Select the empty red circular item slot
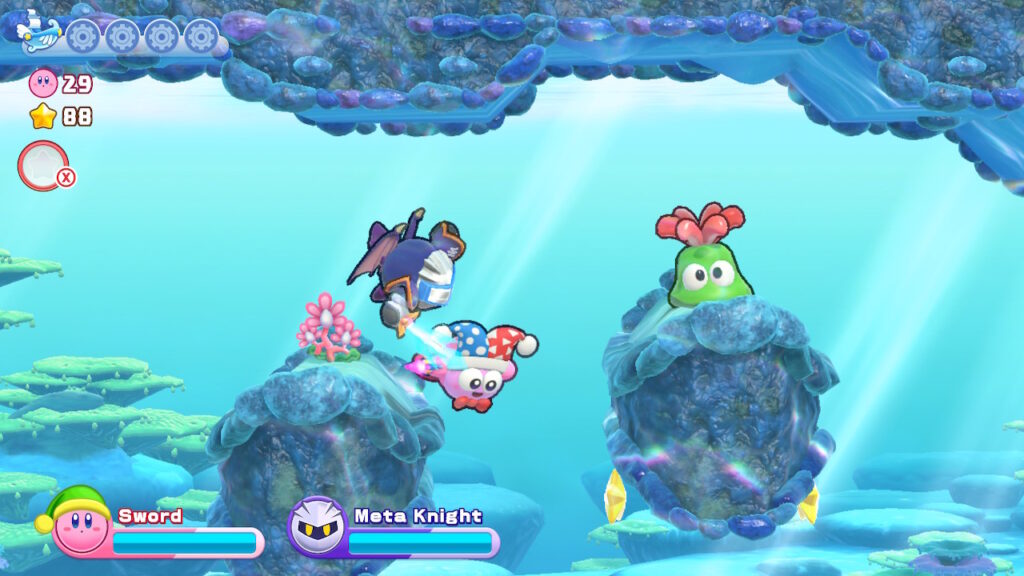This screenshot has width=1024, height=576. [x=43, y=165]
